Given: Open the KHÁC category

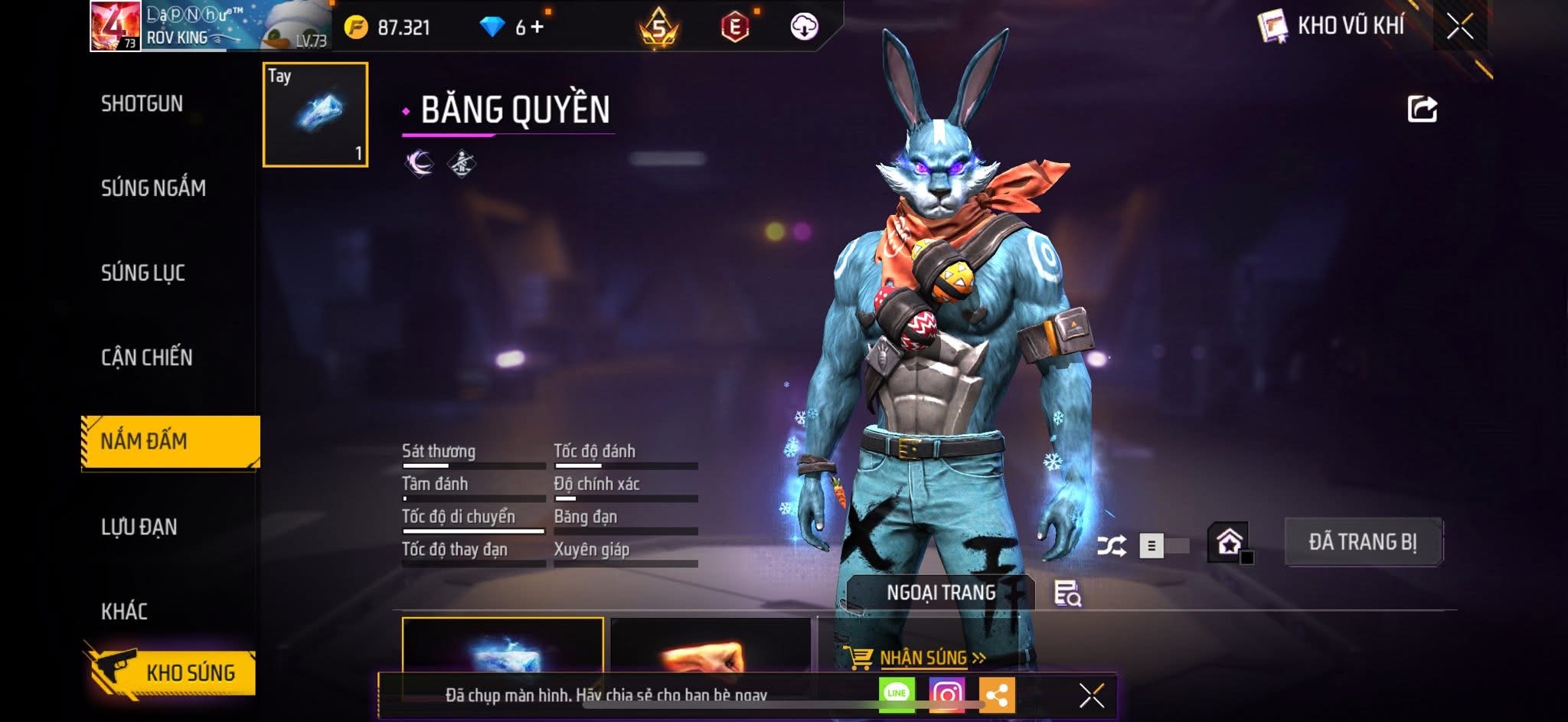Looking at the screenshot, I should pyautogui.click(x=124, y=611).
